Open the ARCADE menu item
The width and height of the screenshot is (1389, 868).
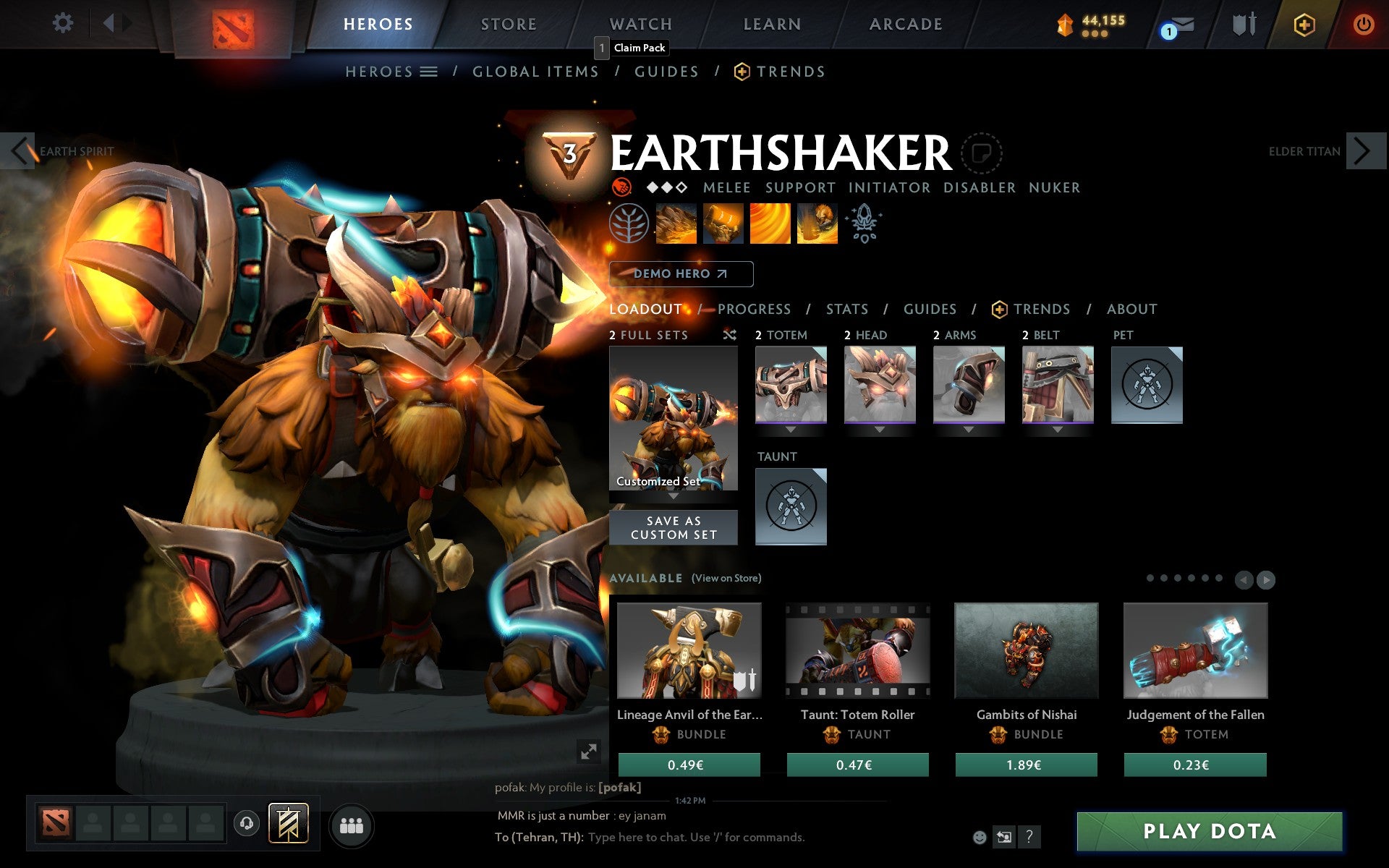[905, 23]
